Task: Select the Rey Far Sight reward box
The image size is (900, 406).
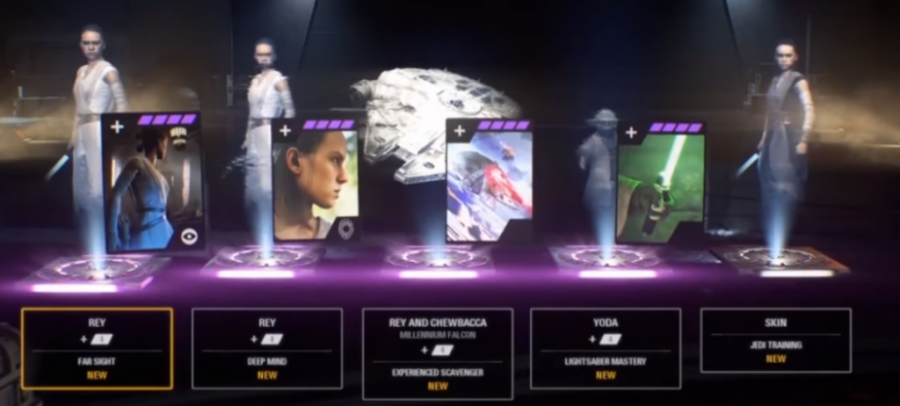Action: tap(96, 348)
